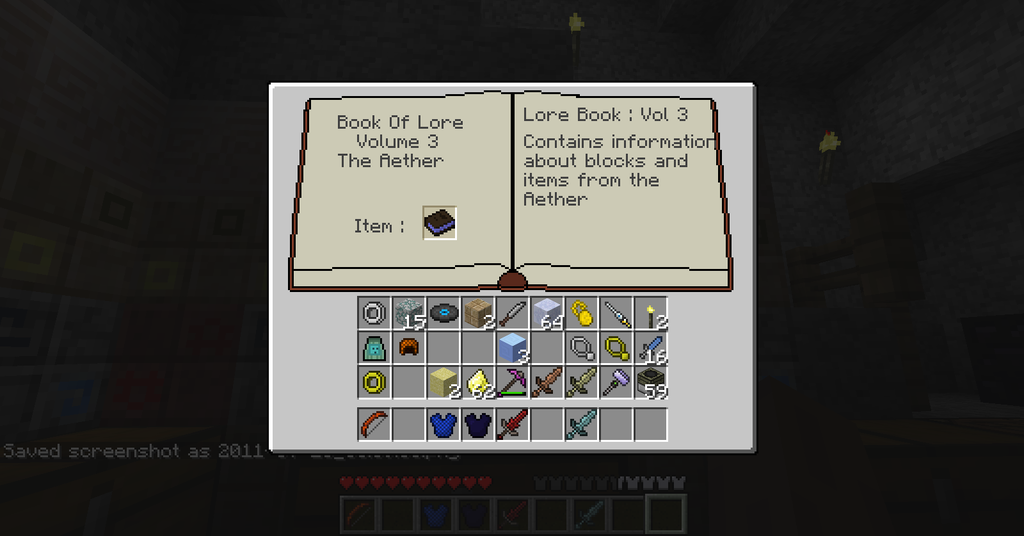Select the orange bow in the hotbar
This screenshot has width=1024, height=536.
(x=374, y=424)
